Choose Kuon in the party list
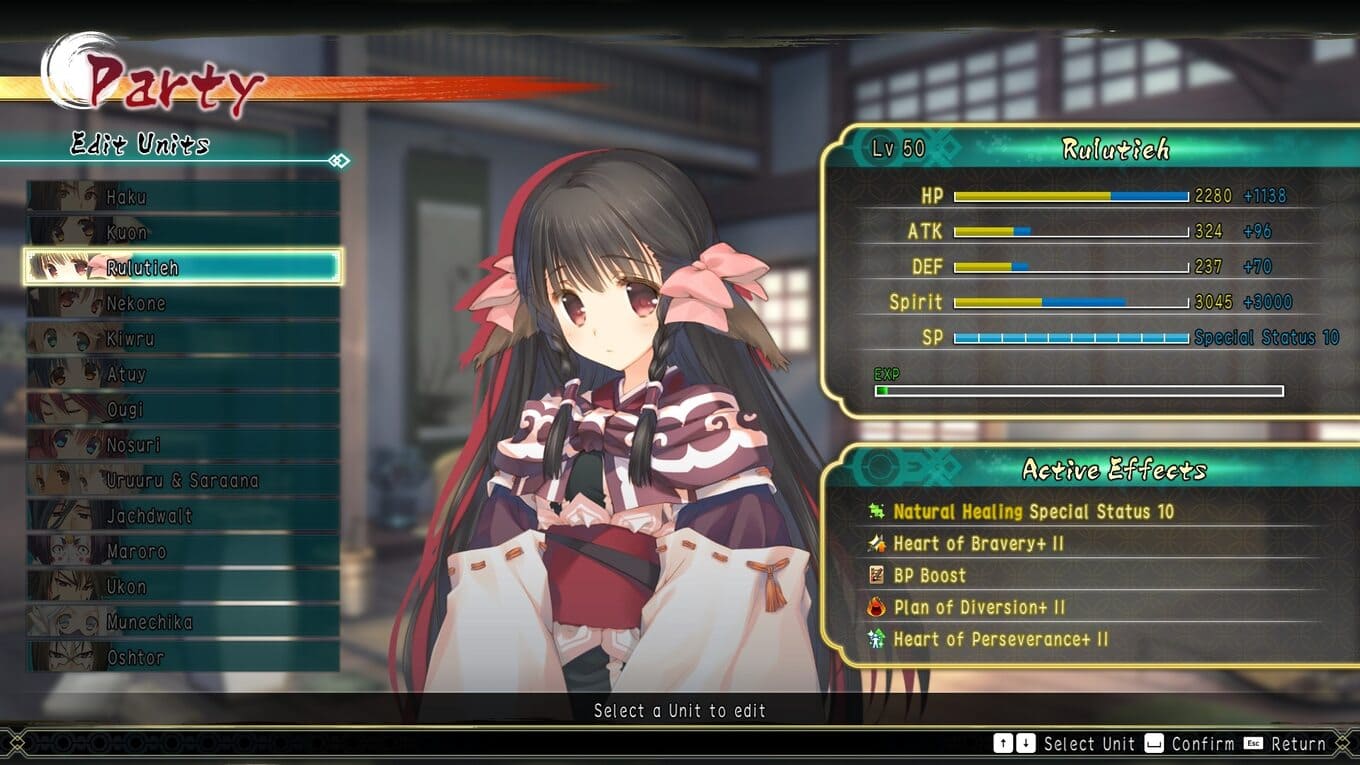 pos(183,233)
